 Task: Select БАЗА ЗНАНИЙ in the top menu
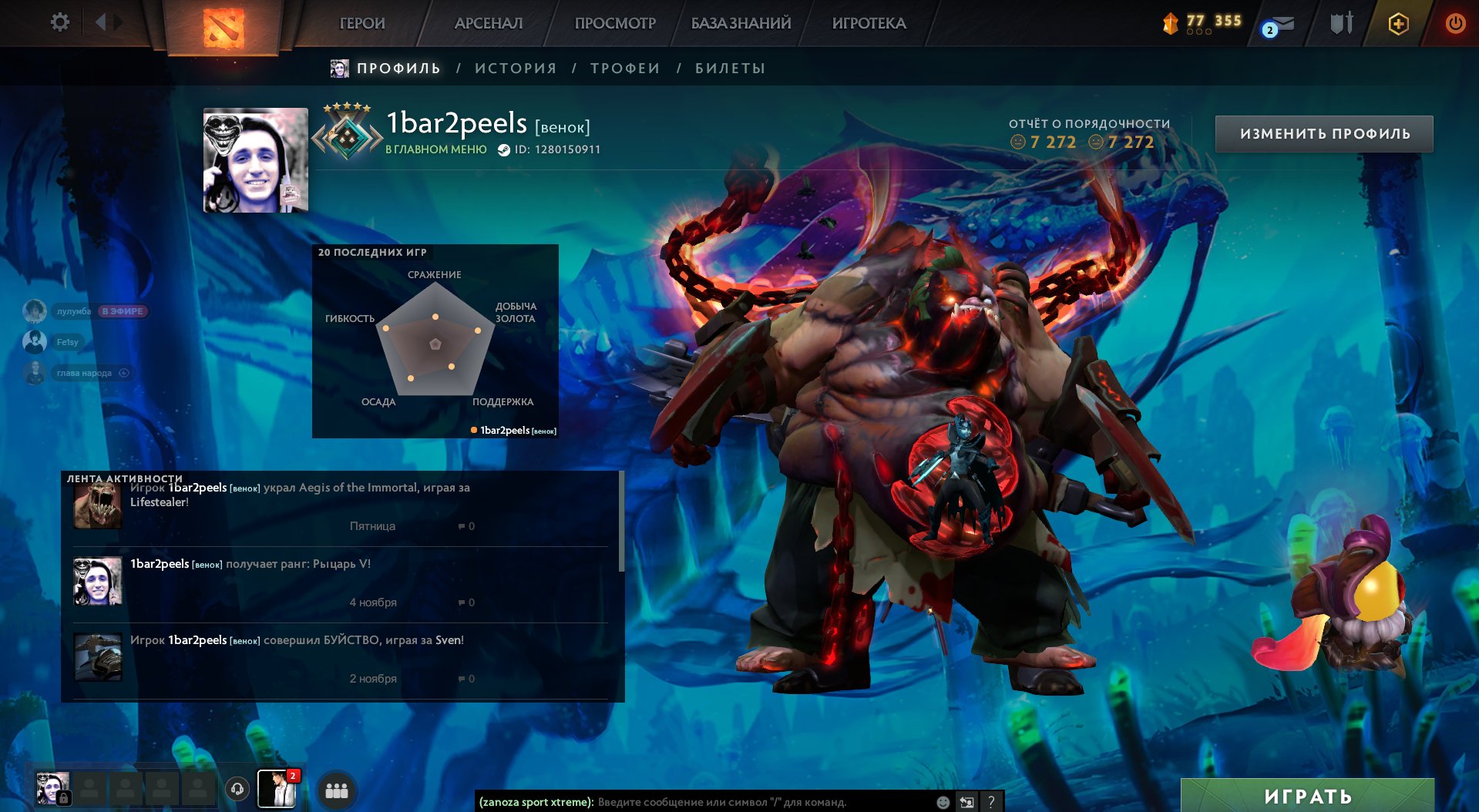[739, 23]
